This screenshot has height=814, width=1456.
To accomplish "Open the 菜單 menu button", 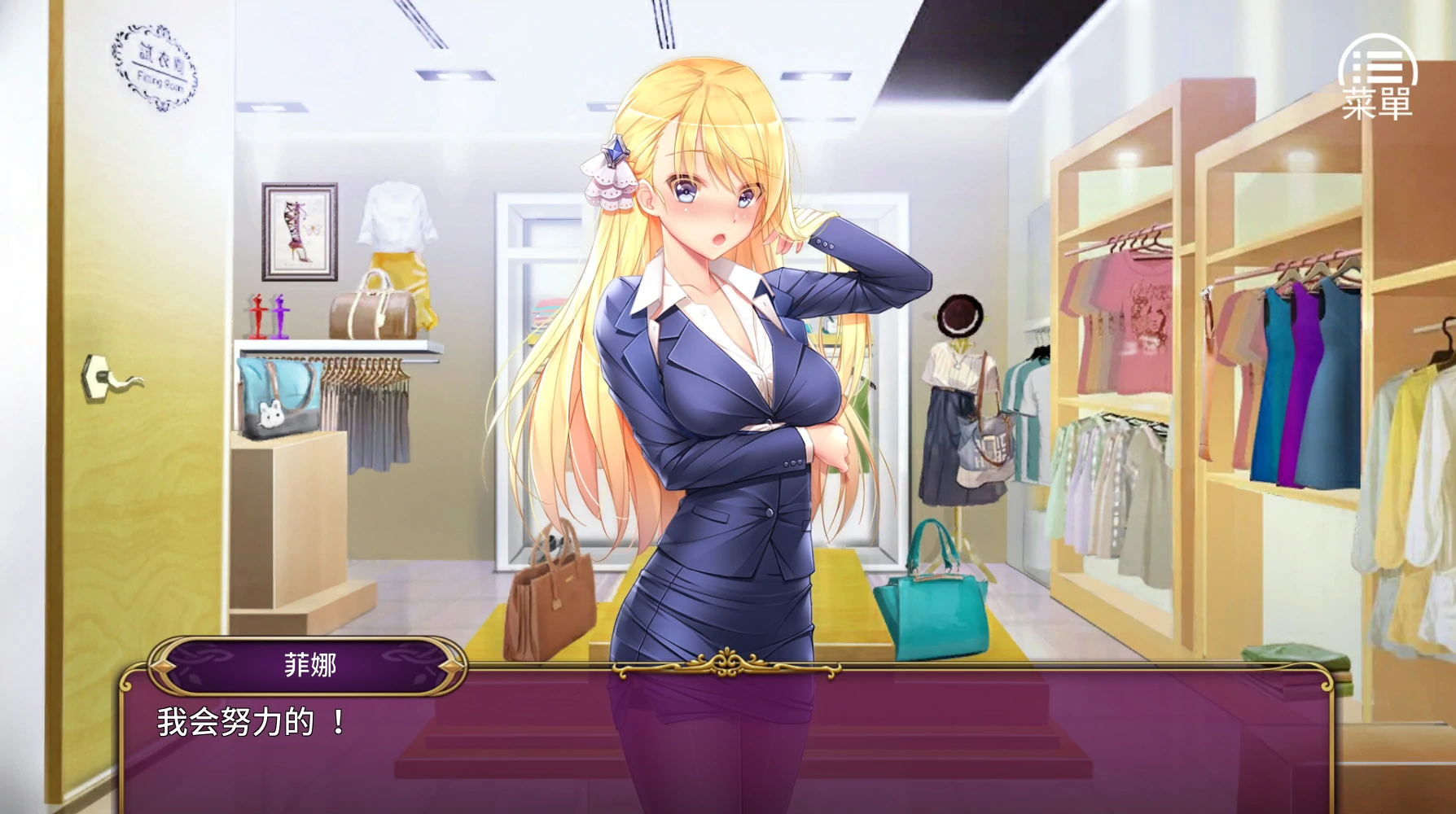I will (x=1377, y=78).
